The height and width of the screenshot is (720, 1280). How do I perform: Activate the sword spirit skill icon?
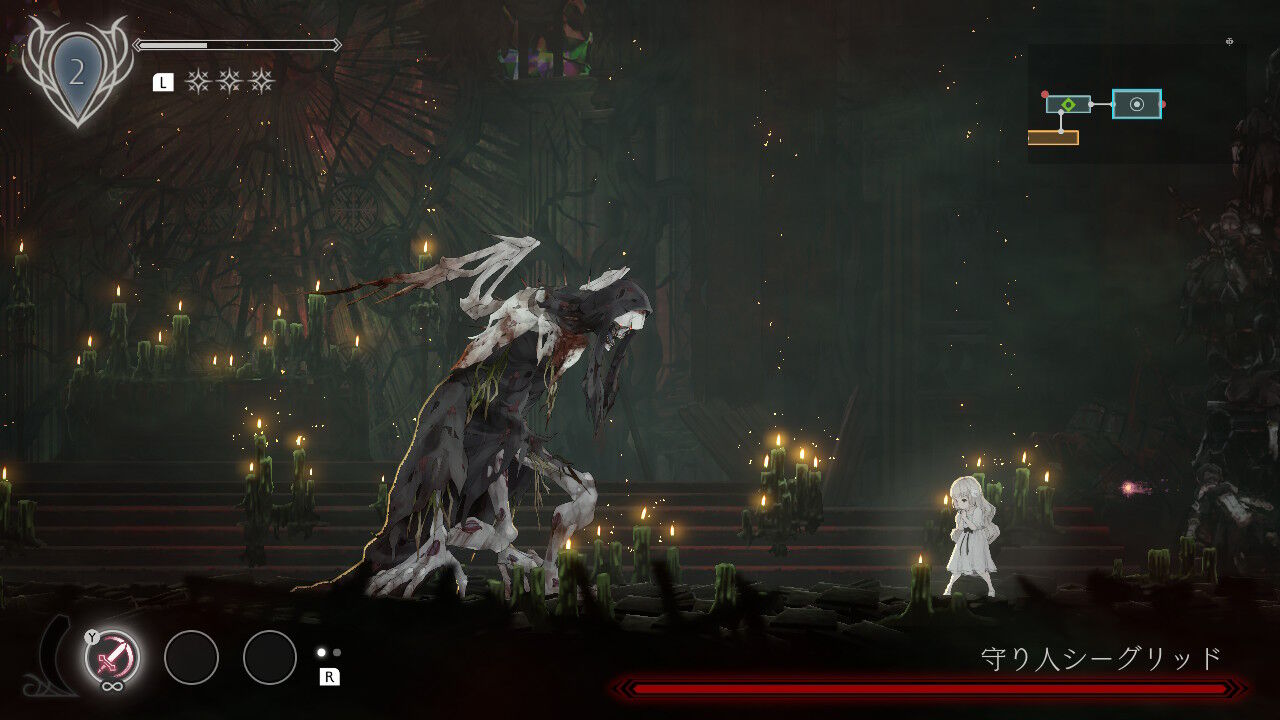[x=112, y=657]
